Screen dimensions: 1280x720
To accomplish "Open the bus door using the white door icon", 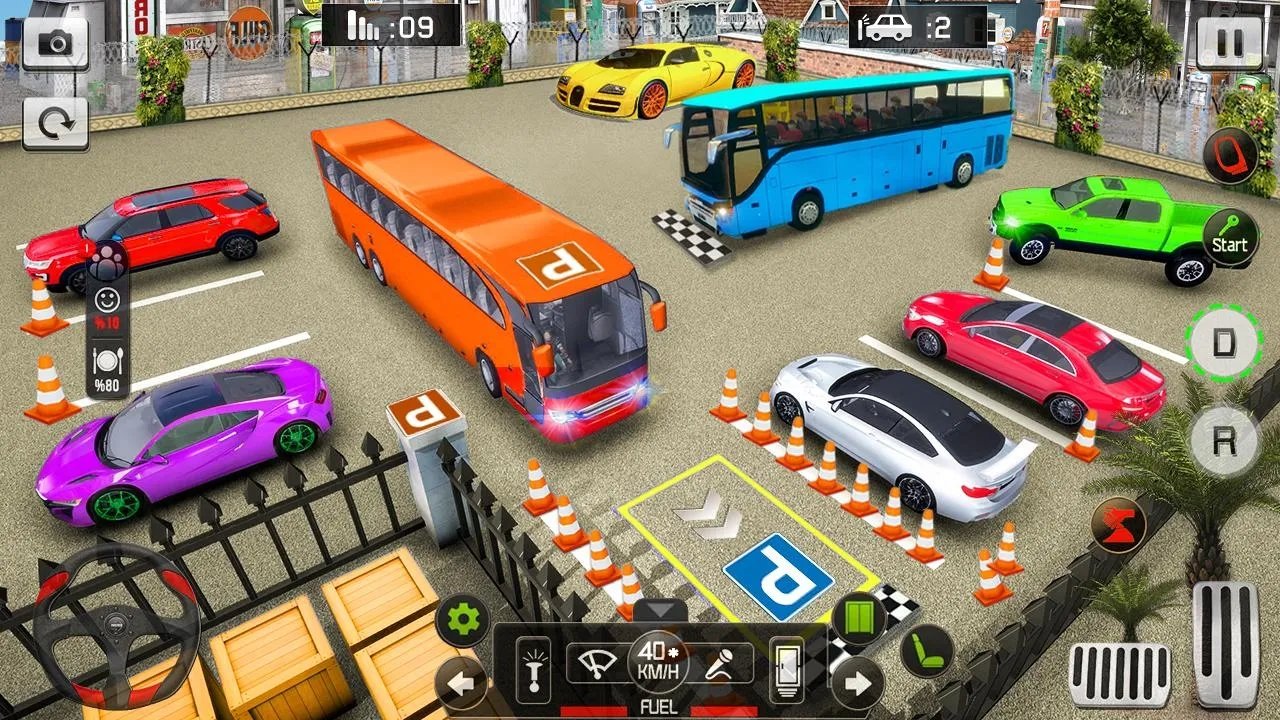I will [x=787, y=669].
